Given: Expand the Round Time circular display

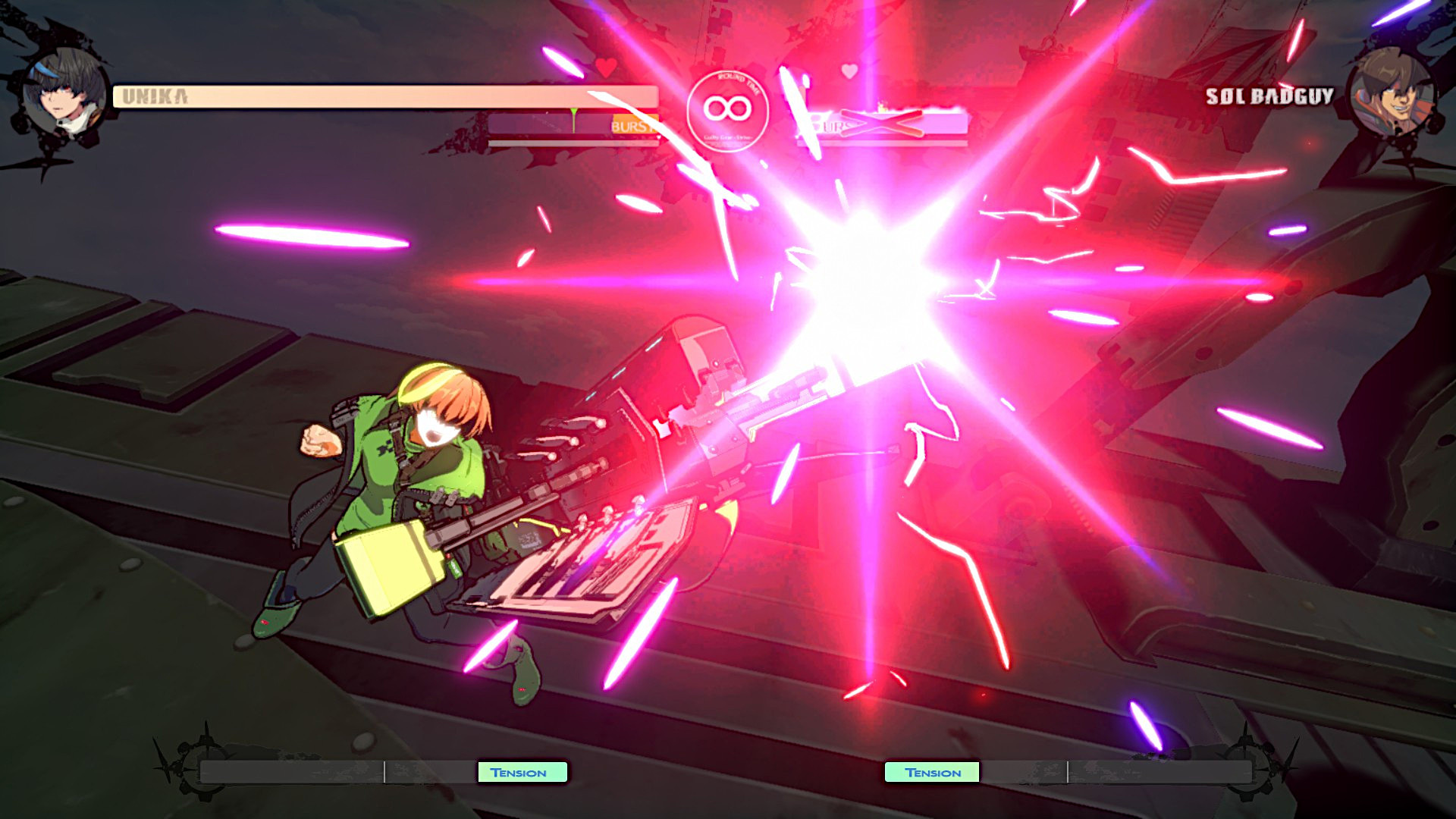Looking at the screenshot, I should (x=729, y=110).
